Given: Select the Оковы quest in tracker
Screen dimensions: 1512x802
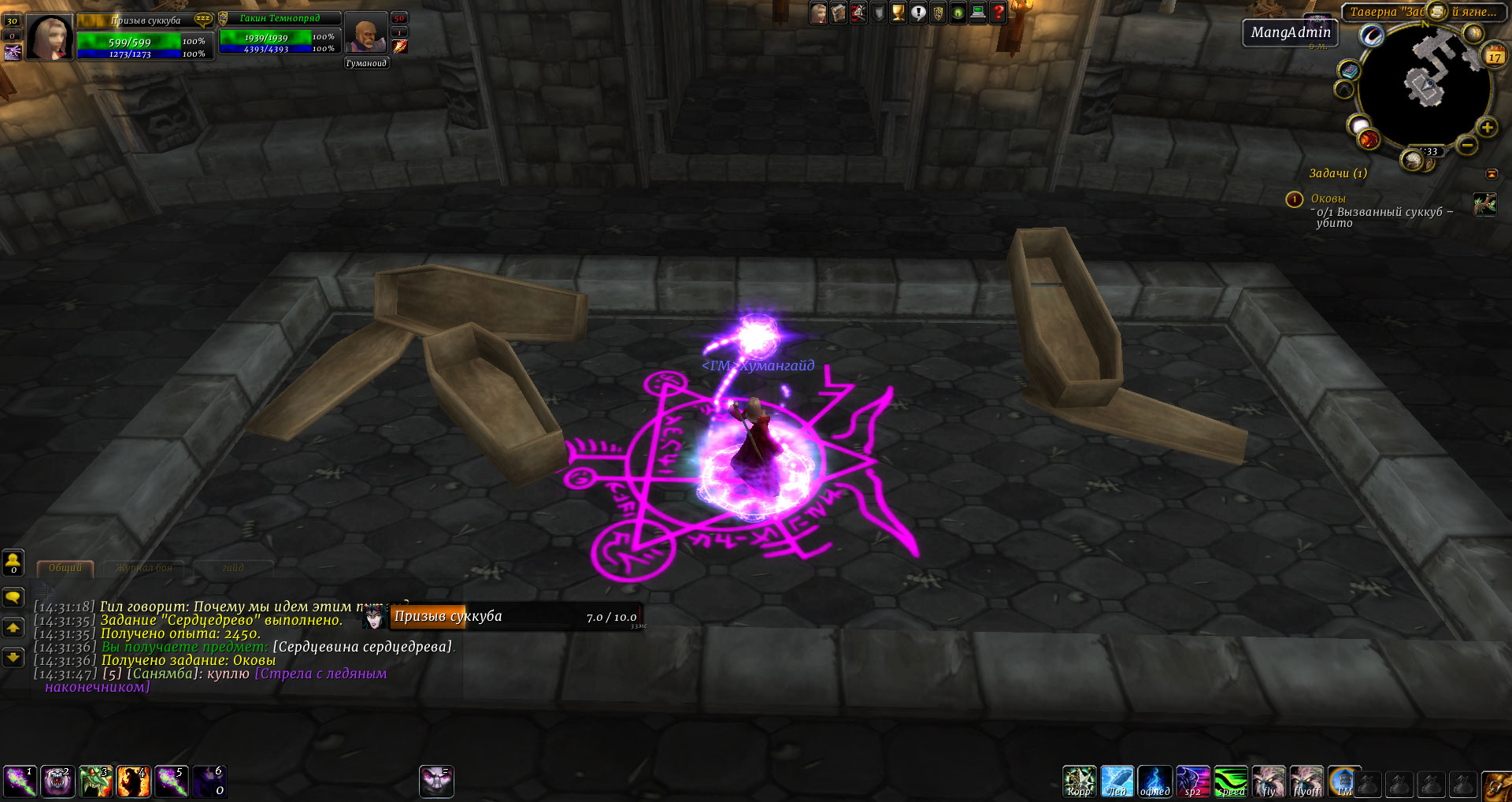Looking at the screenshot, I should tap(1328, 199).
